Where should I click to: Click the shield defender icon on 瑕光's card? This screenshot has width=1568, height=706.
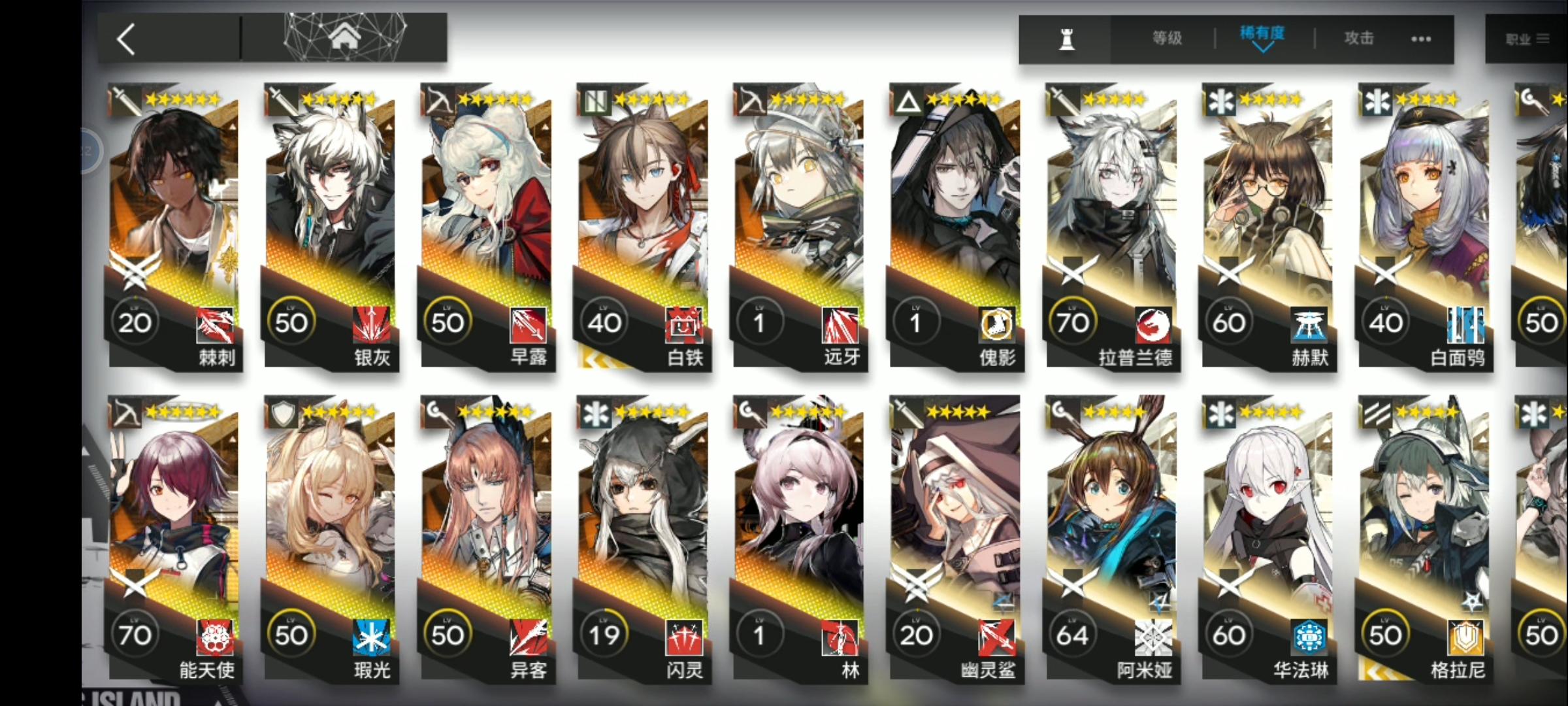282,412
